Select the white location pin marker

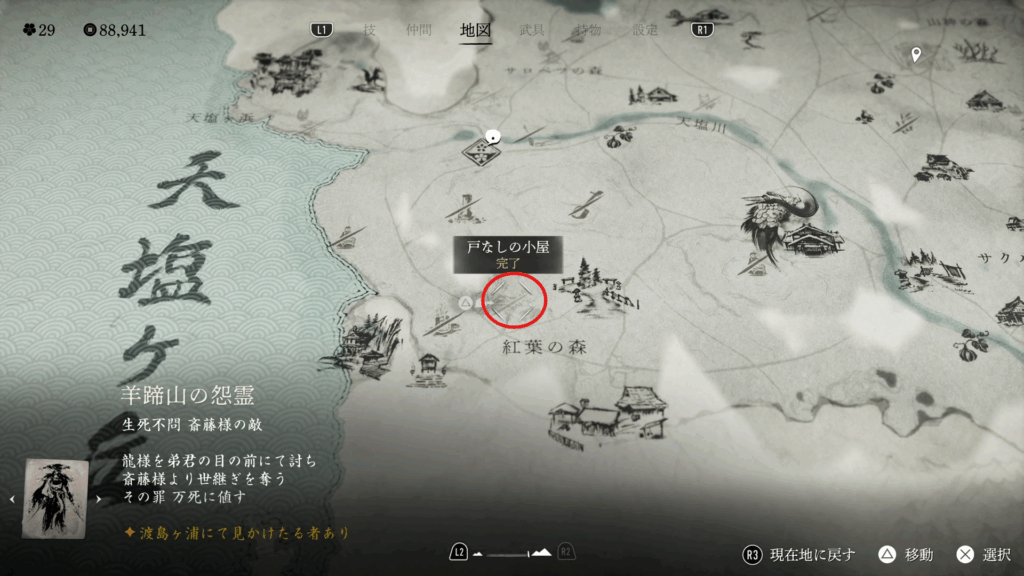pos(916,54)
